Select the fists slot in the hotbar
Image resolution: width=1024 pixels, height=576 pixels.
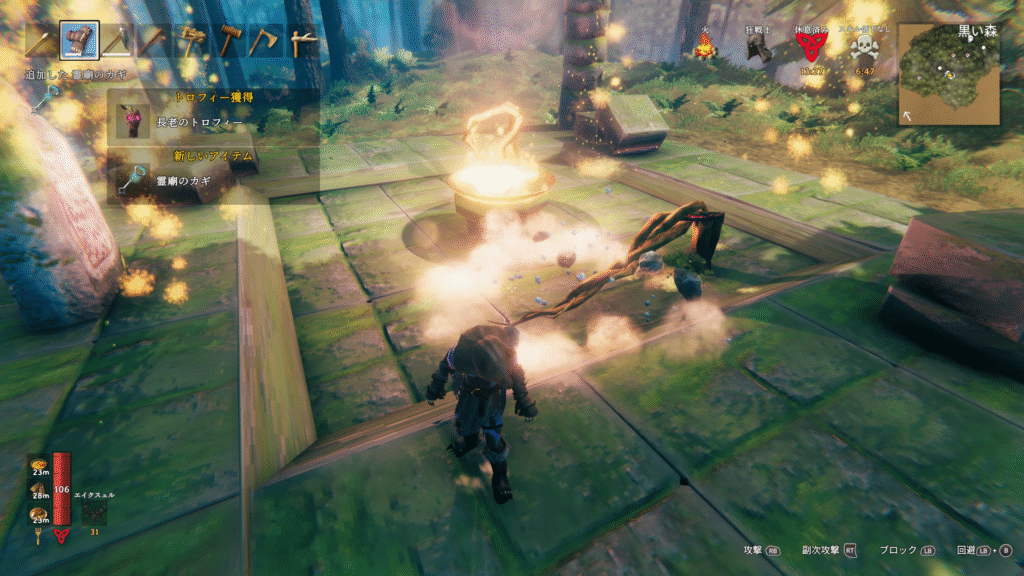(78, 40)
